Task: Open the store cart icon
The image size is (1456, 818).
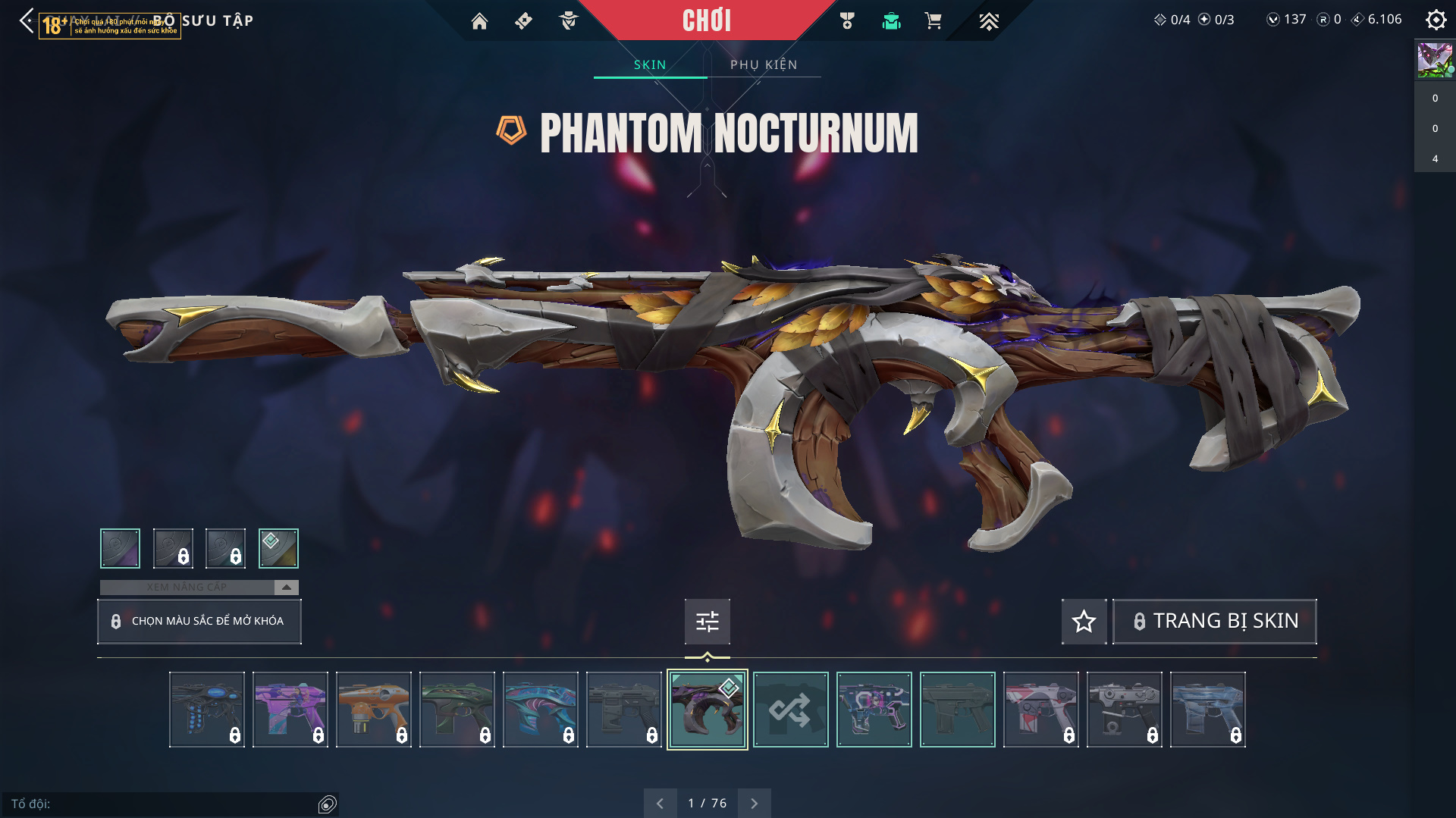Action: pyautogui.click(x=934, y=21)
